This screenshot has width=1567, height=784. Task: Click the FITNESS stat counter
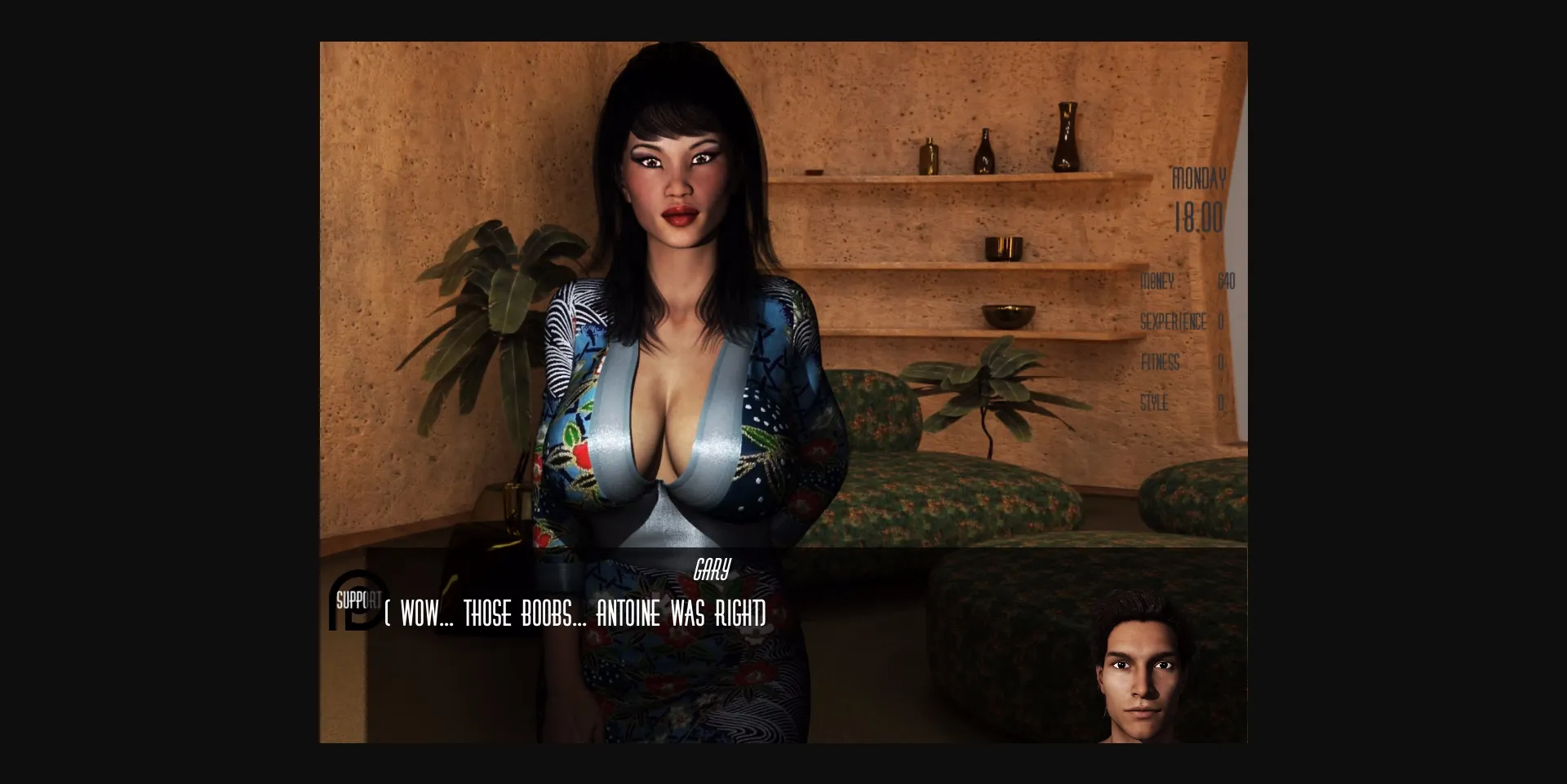click(x=1179, y=363)
